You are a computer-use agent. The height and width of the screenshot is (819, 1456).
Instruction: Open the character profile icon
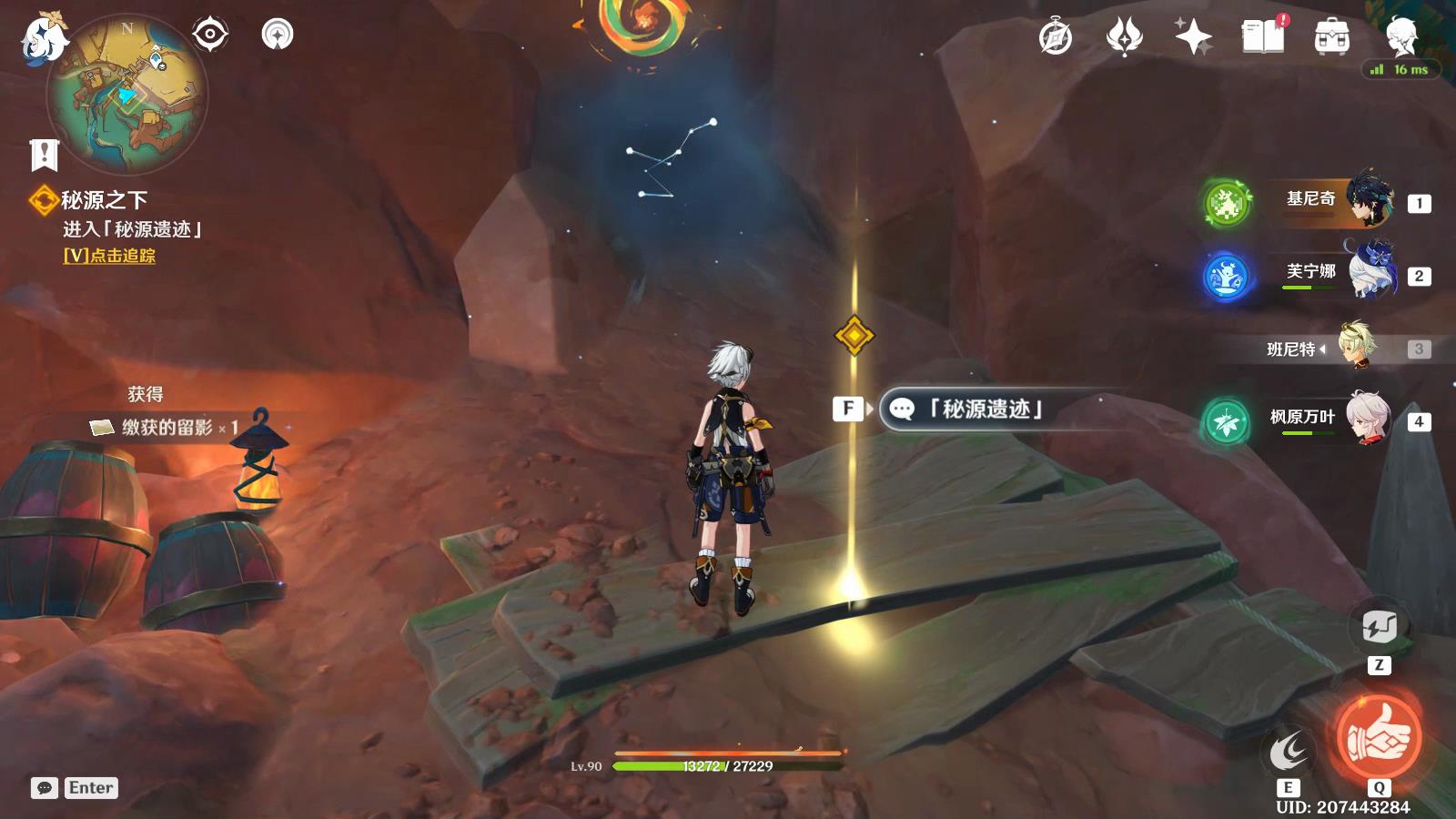click(x=1401, y=36)
